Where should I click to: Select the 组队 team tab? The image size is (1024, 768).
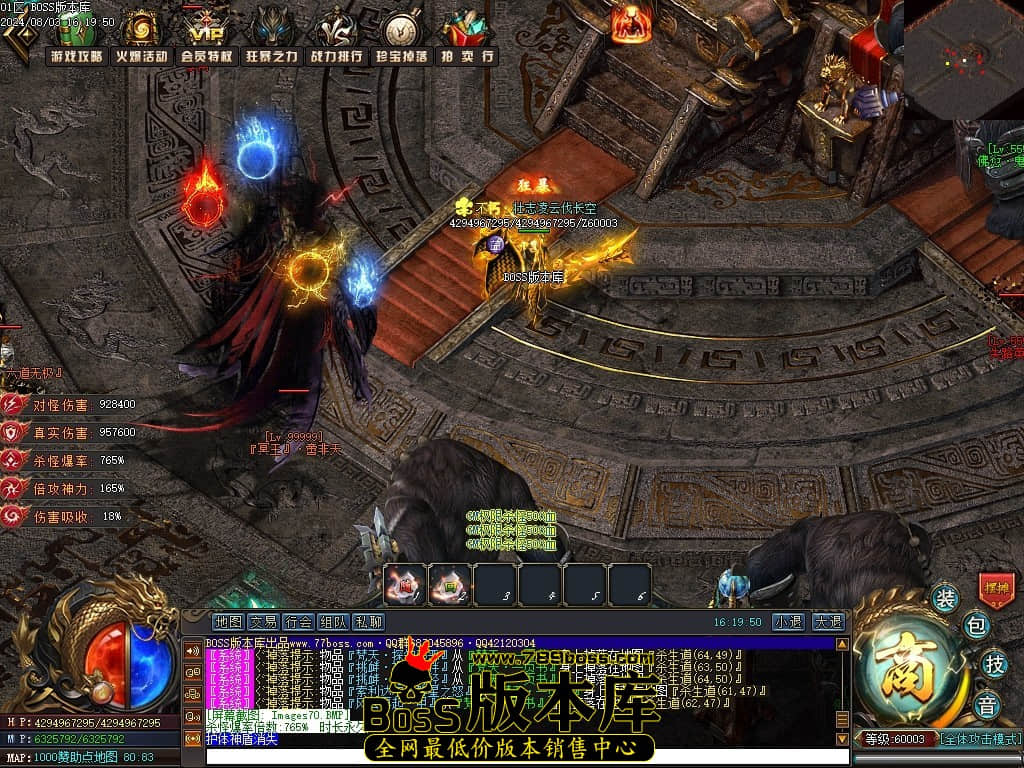pyautogui.click(x=333, y=622)
